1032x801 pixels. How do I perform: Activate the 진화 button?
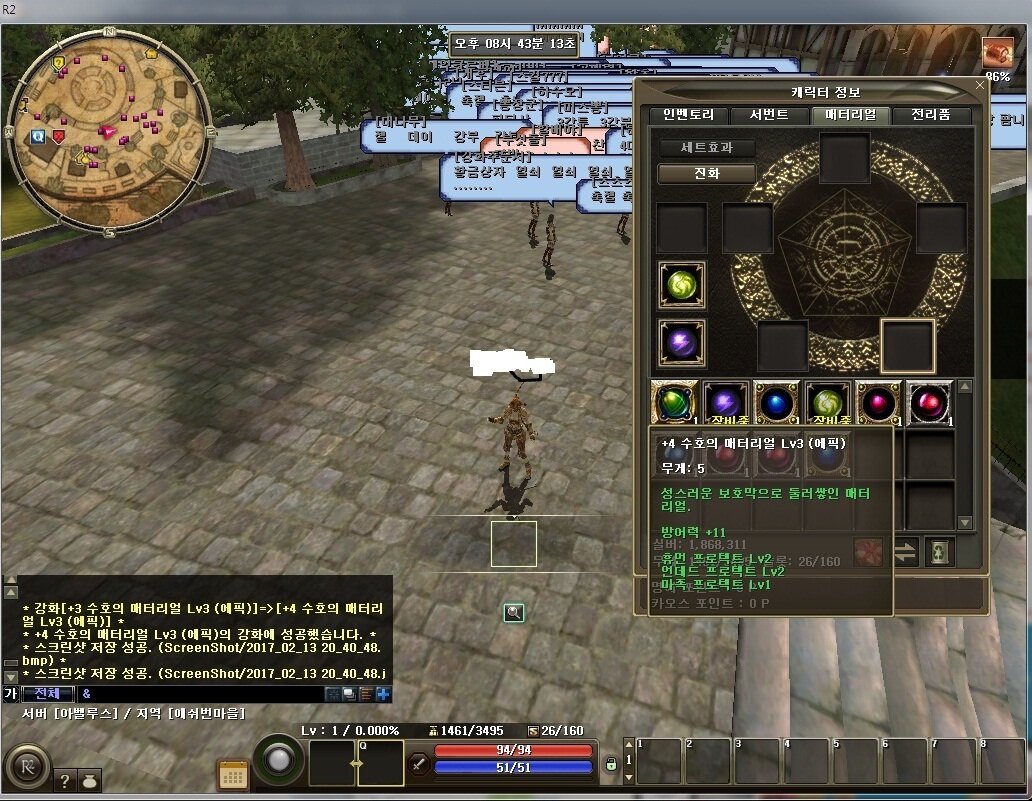coord(706,173)
